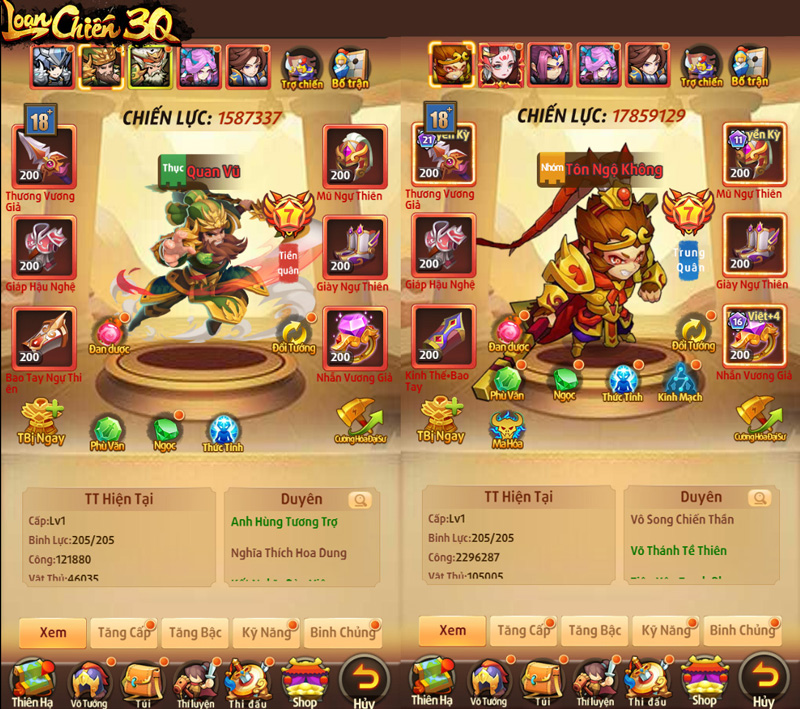Open Binh Chủng tab on Tôn Ngộ Không's screen

tap(741, 630)
